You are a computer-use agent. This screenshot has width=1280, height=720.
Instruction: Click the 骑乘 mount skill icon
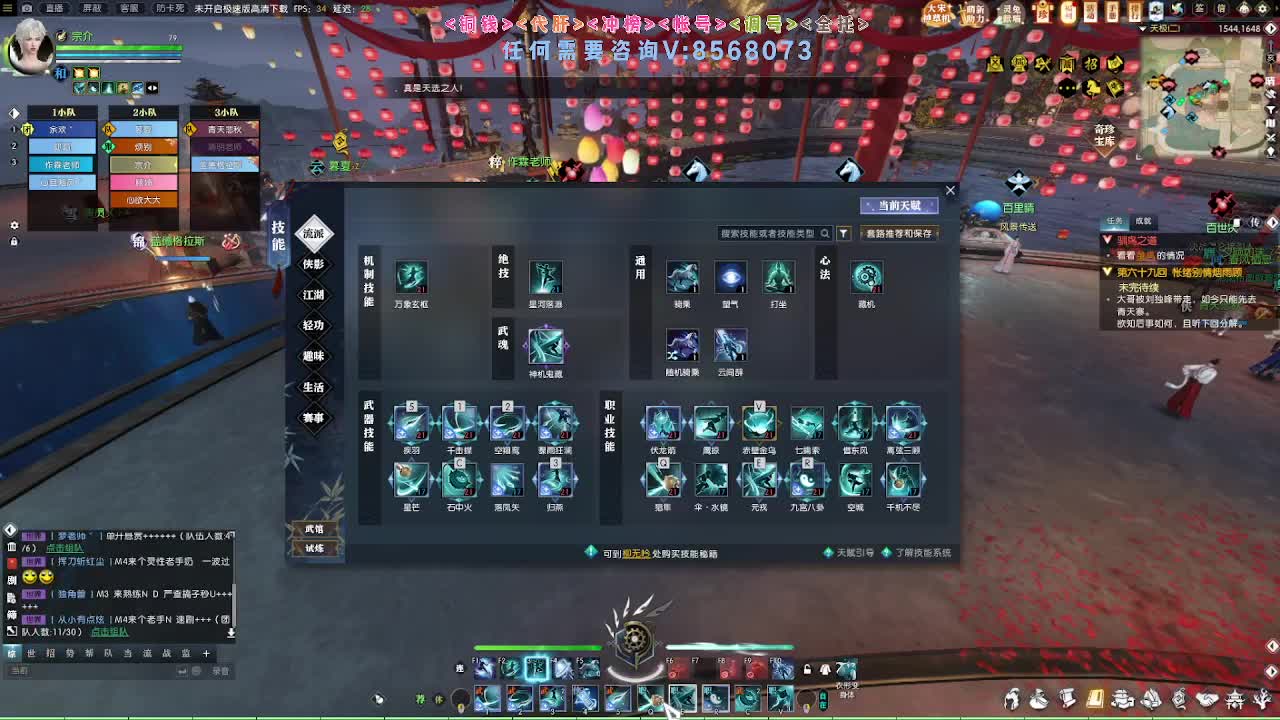pyautogui.click(x=682, y=279)
